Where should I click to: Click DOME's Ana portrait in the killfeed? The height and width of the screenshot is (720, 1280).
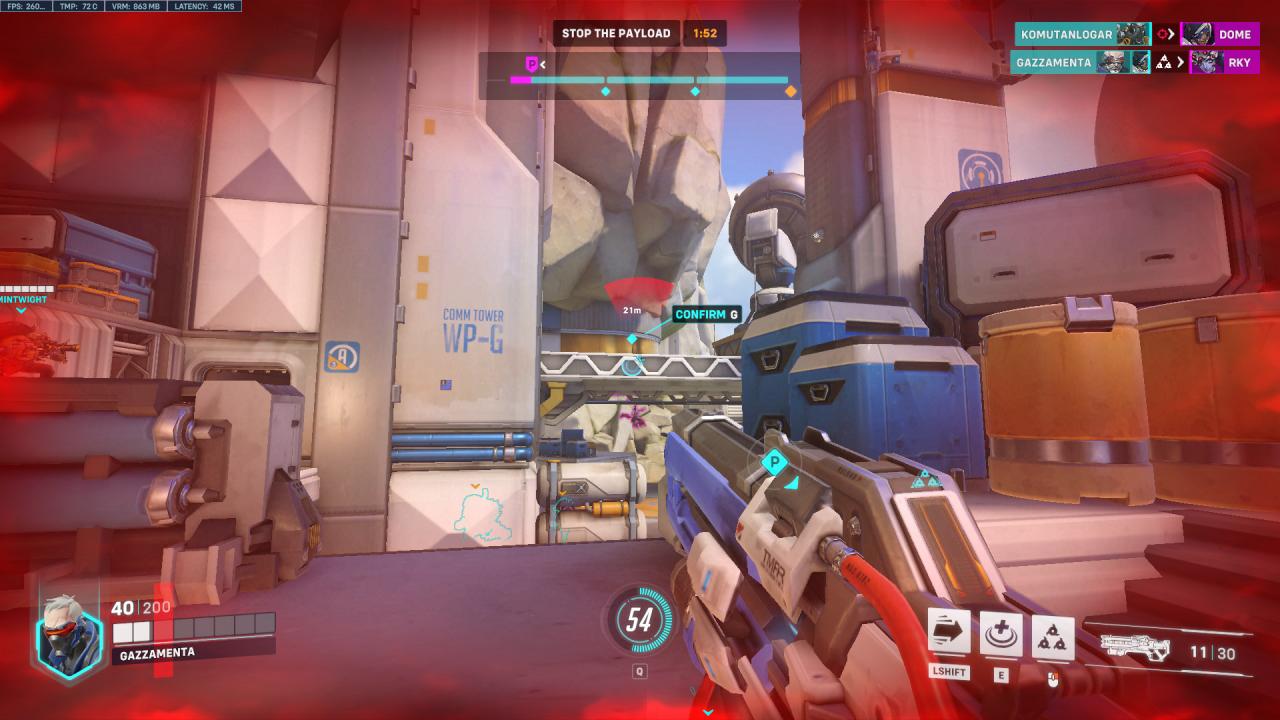[x=1197, y=34]
